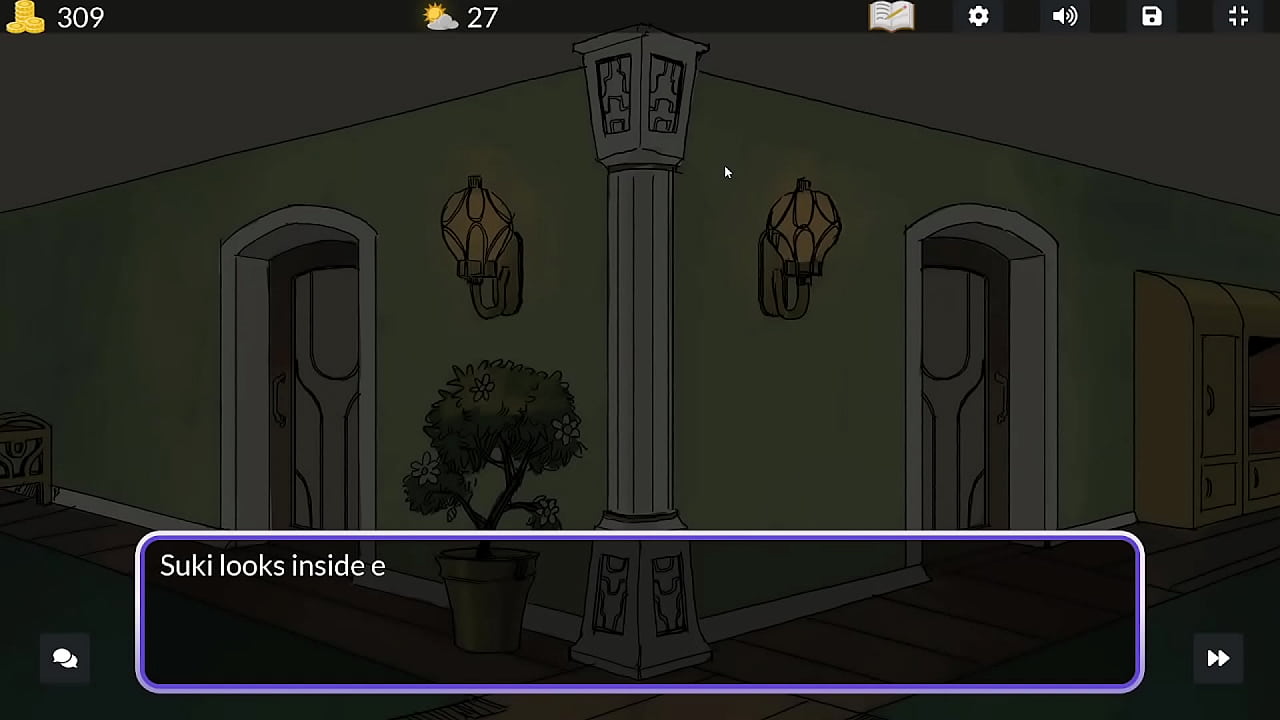Click the speaker icon to adjust sound

[1065, 17]
